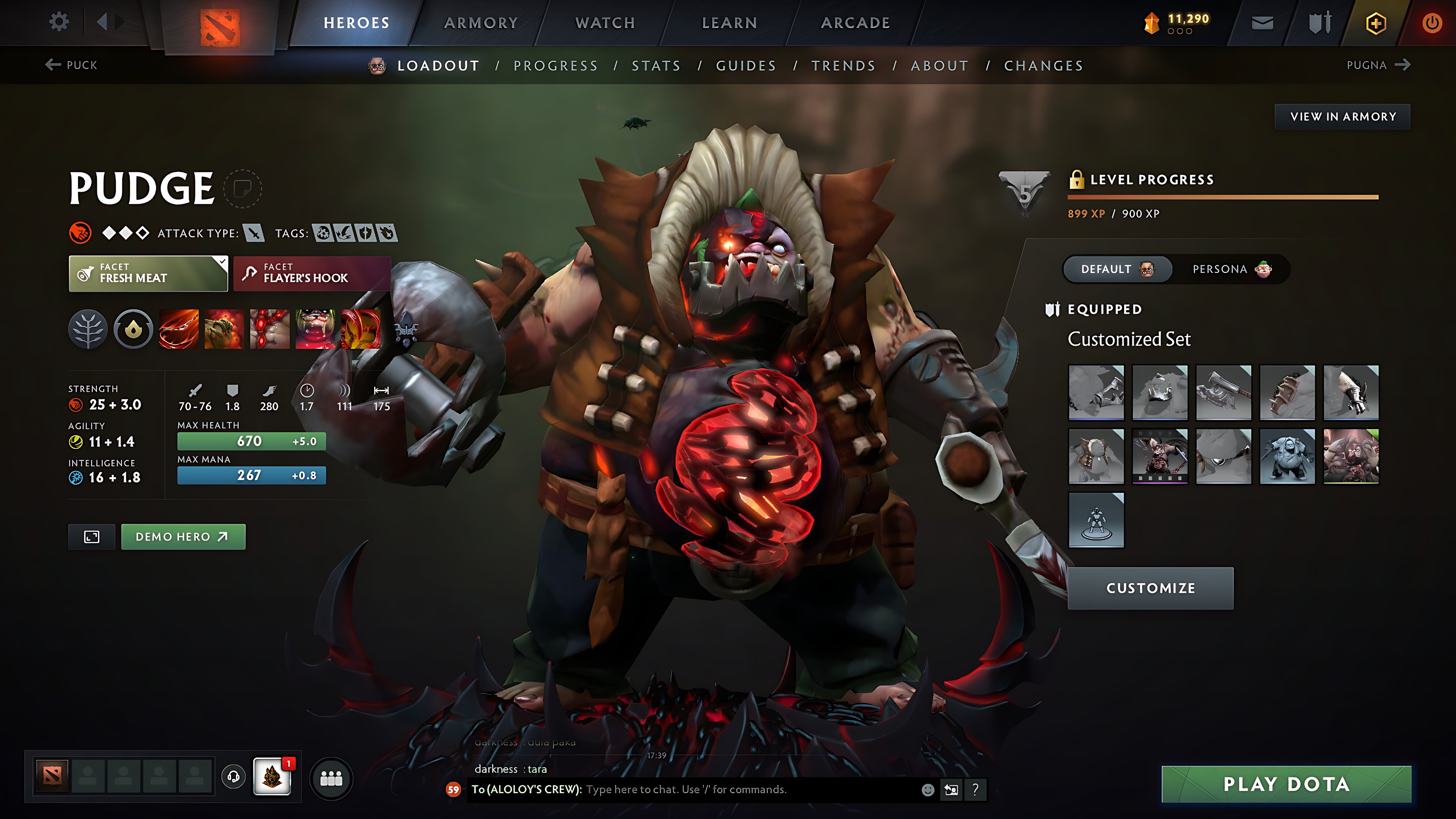Open the mail envelope inbox

[1262, 23]
